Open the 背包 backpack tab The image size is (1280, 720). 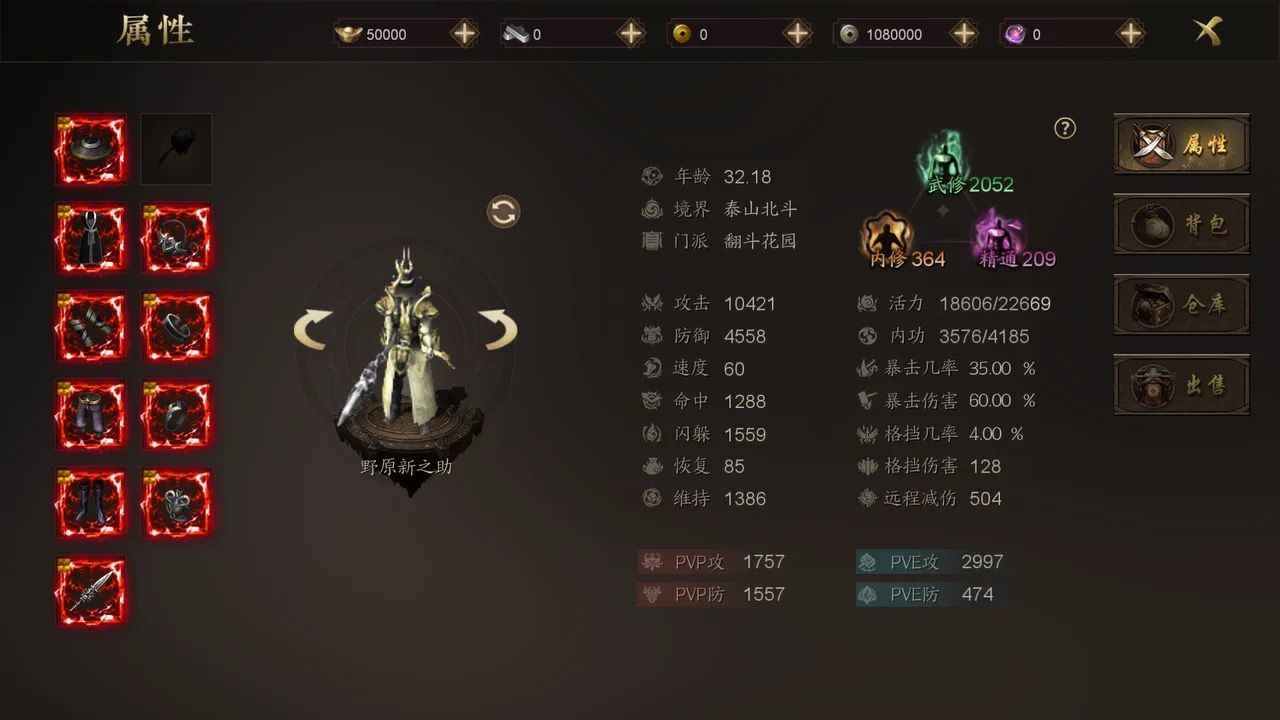click(x=1181, y=225)
